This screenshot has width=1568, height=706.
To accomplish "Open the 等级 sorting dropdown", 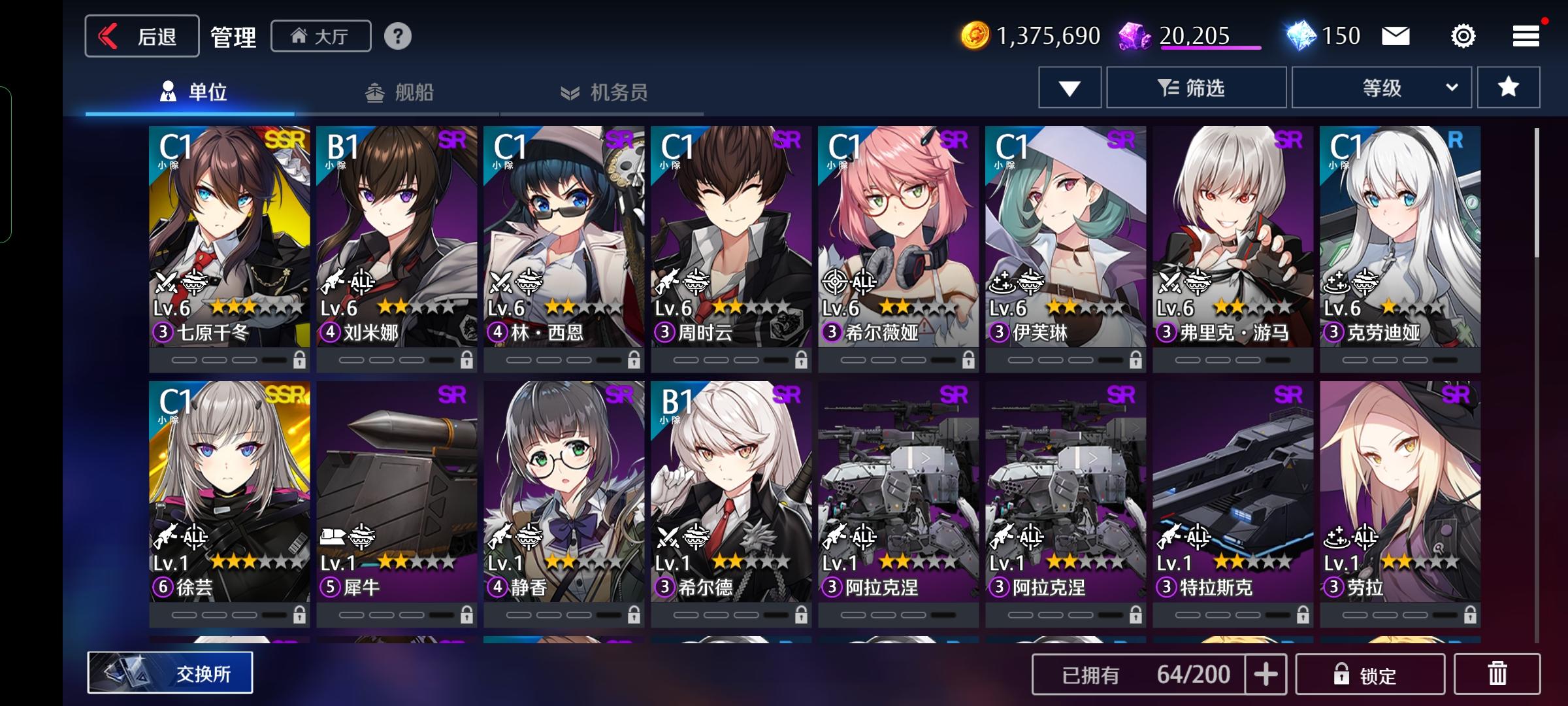I will coord(1380,87).
